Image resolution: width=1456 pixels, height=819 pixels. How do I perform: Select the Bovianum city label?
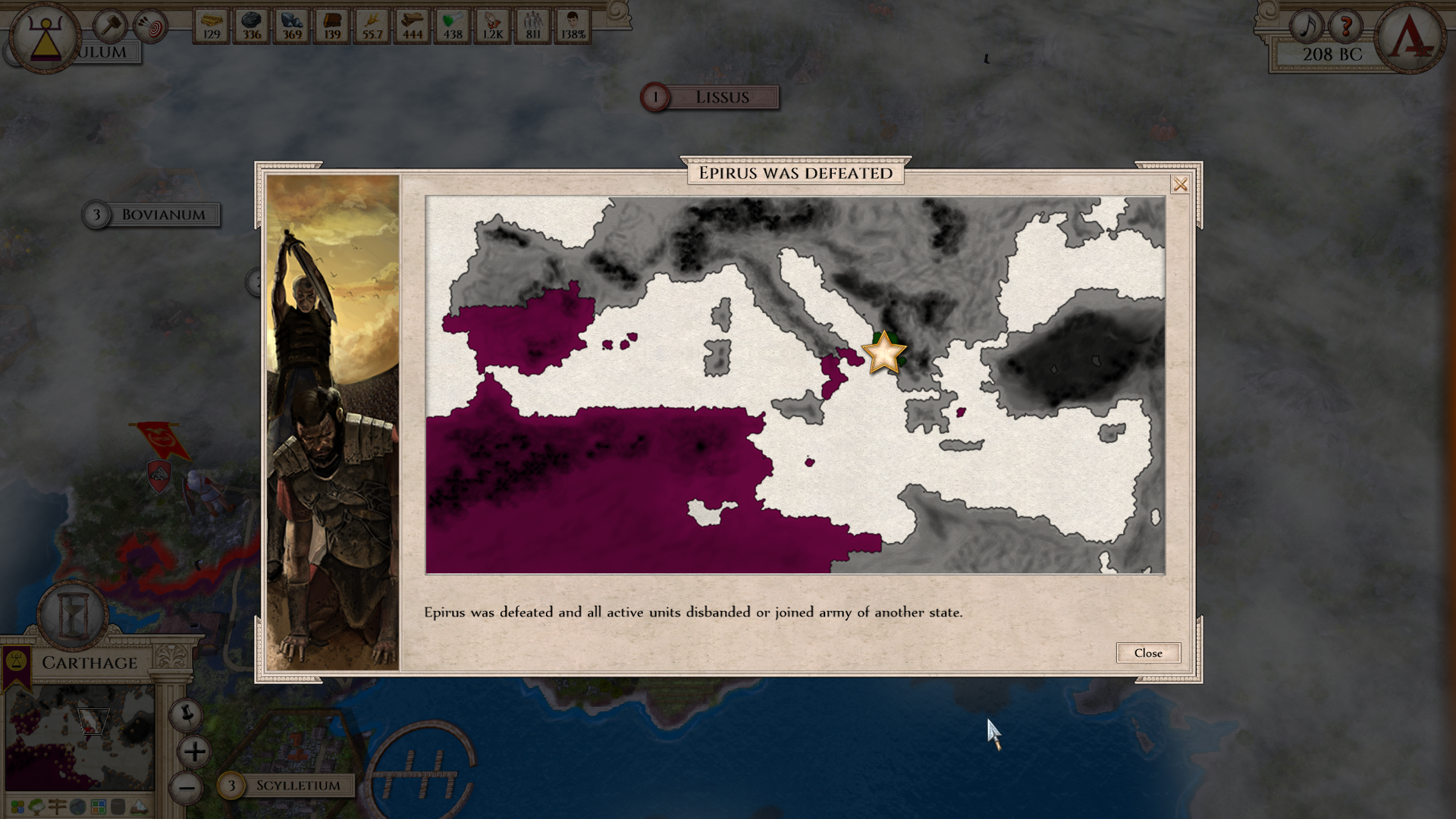[x=162, y=215]
